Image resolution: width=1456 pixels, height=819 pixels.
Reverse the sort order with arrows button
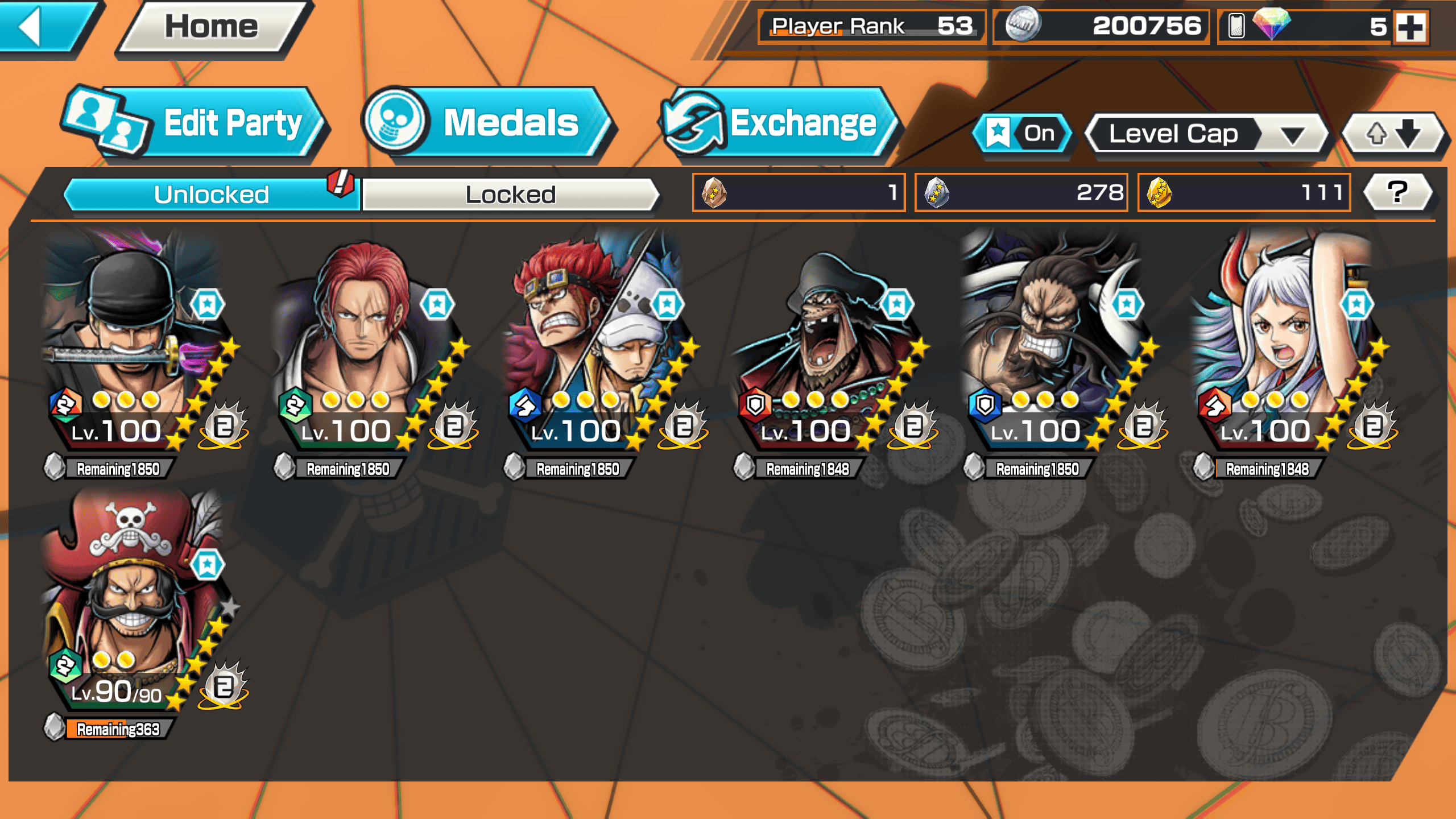1392,134
